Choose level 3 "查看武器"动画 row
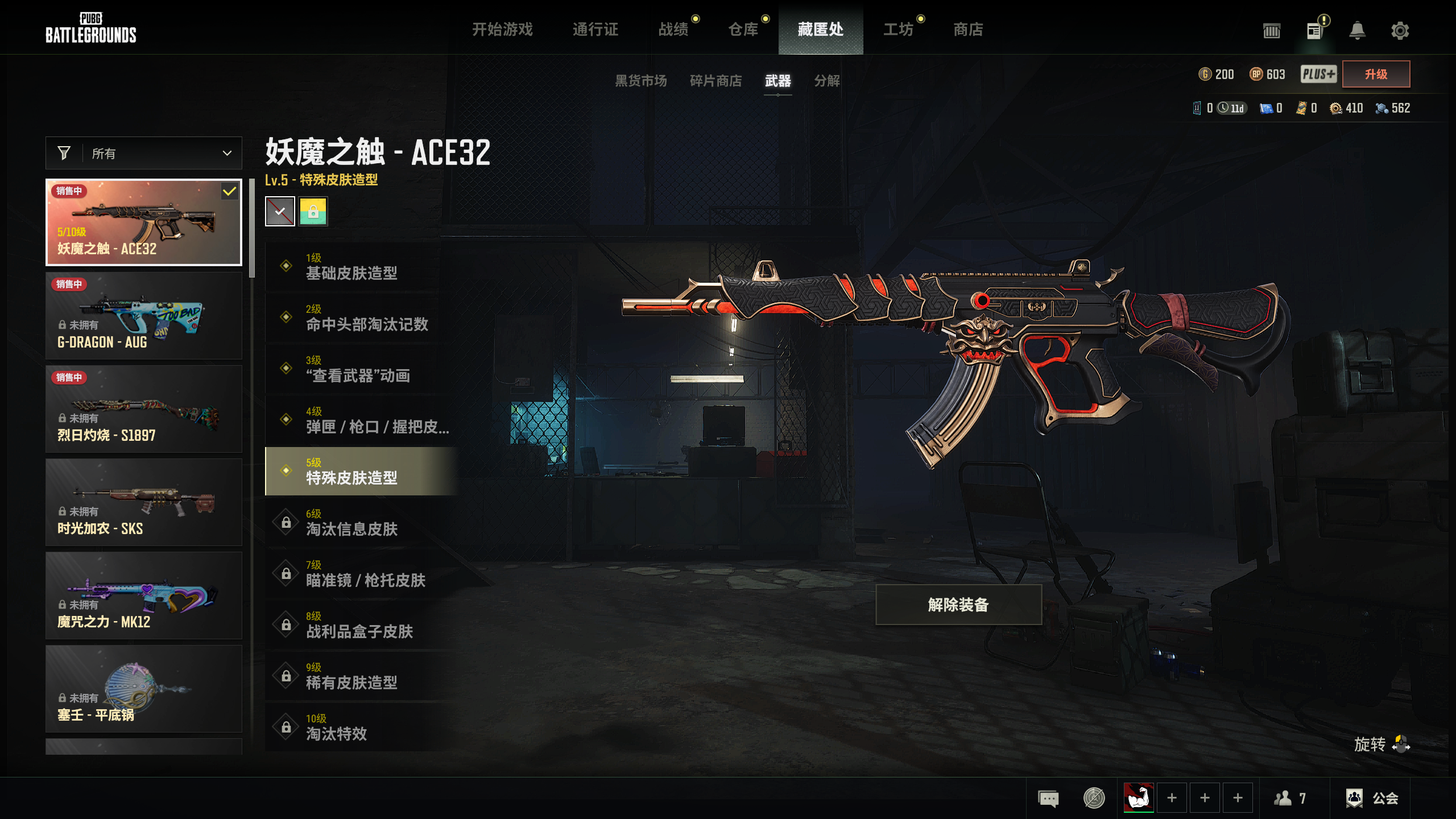This screenshot has height=819, width=1456. pos(362,369)
